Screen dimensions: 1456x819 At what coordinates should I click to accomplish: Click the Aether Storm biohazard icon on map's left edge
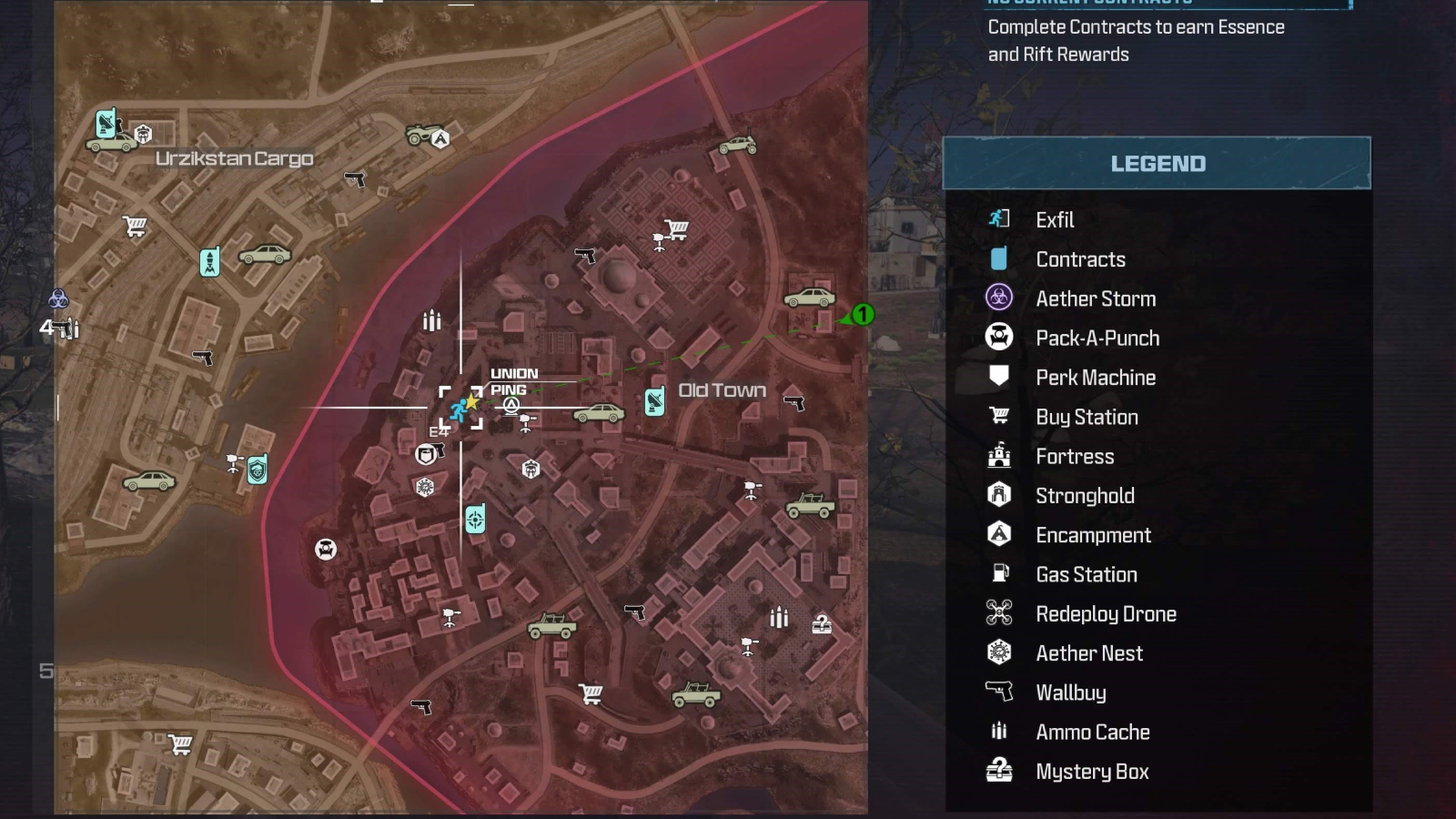click(56, 298)
